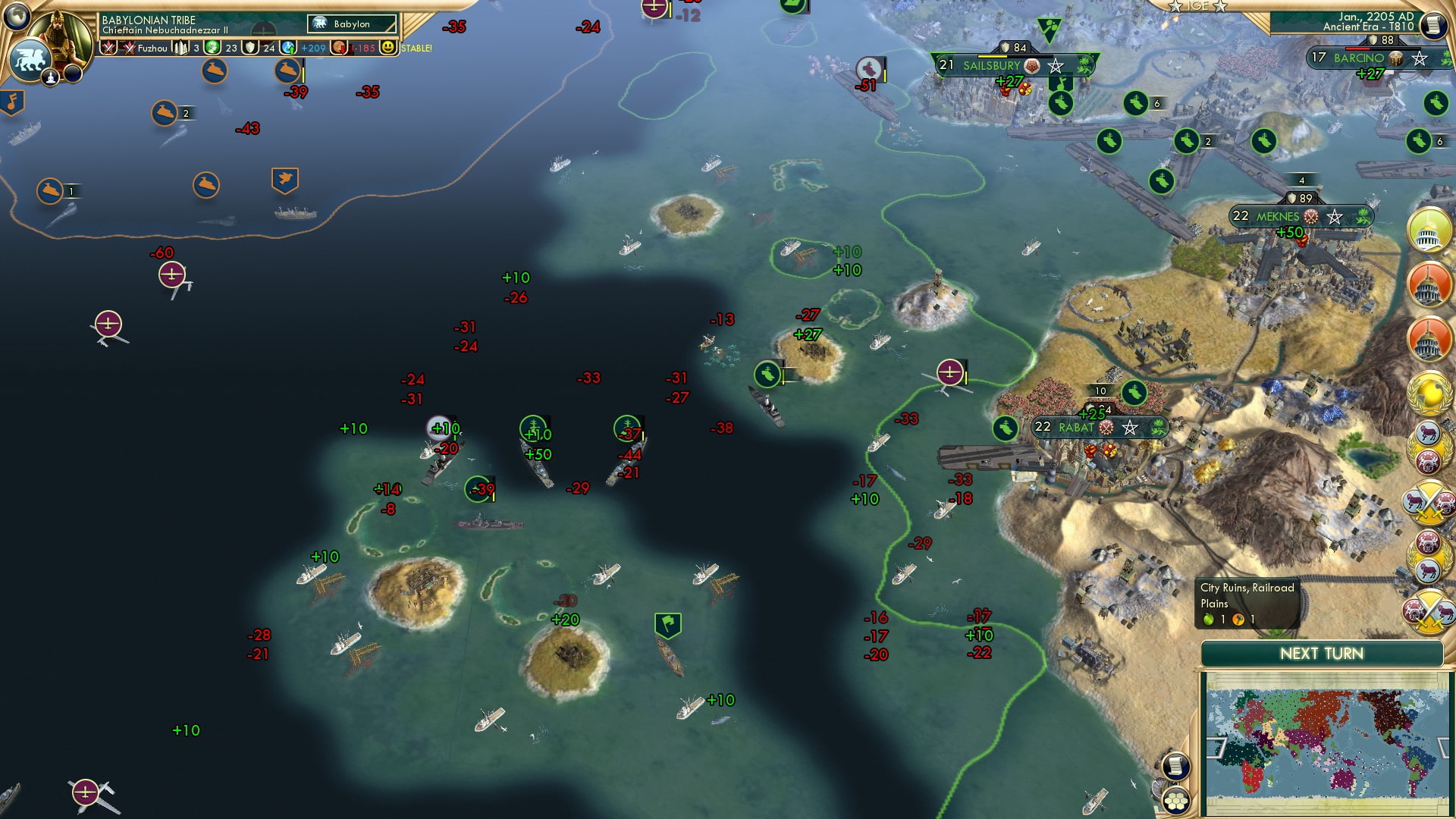This screenshot has height=819, width=1456.
Task: Click the STABLE happiness smiley indicator
Action: point(389,49)
